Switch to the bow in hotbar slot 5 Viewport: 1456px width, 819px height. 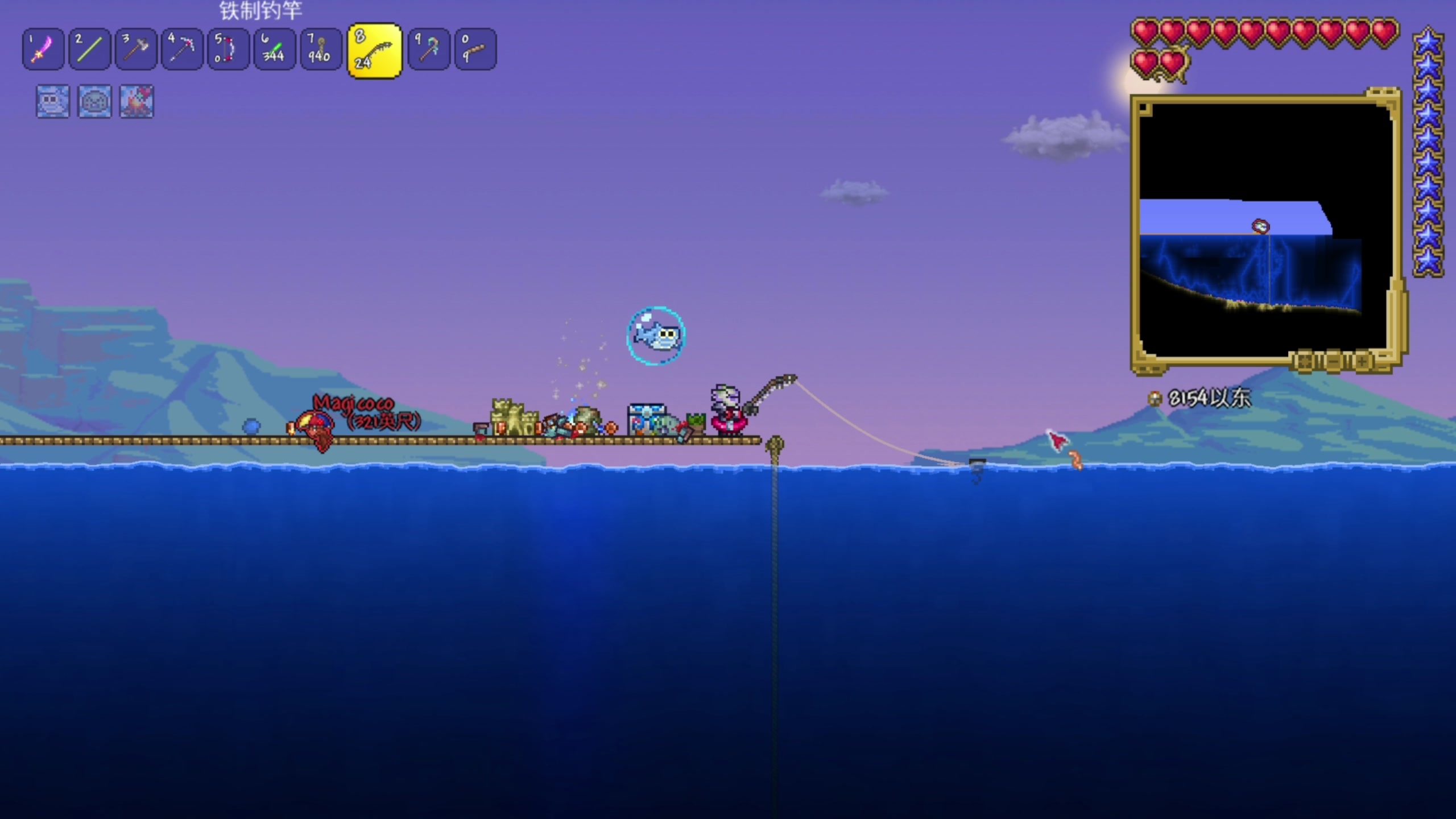228,49
